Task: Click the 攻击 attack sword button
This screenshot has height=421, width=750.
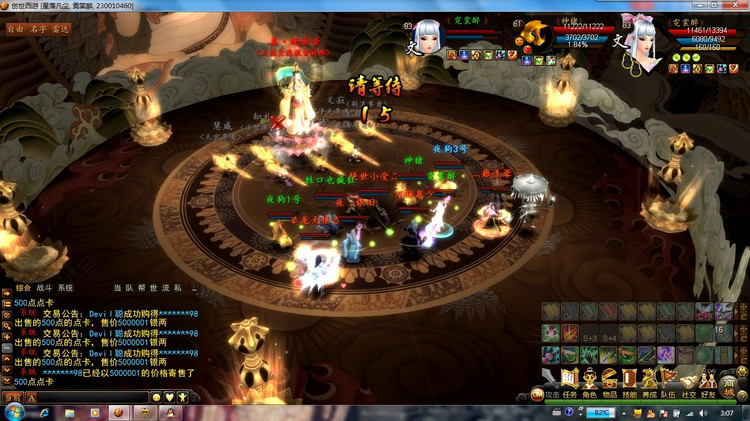Action: 548,381
